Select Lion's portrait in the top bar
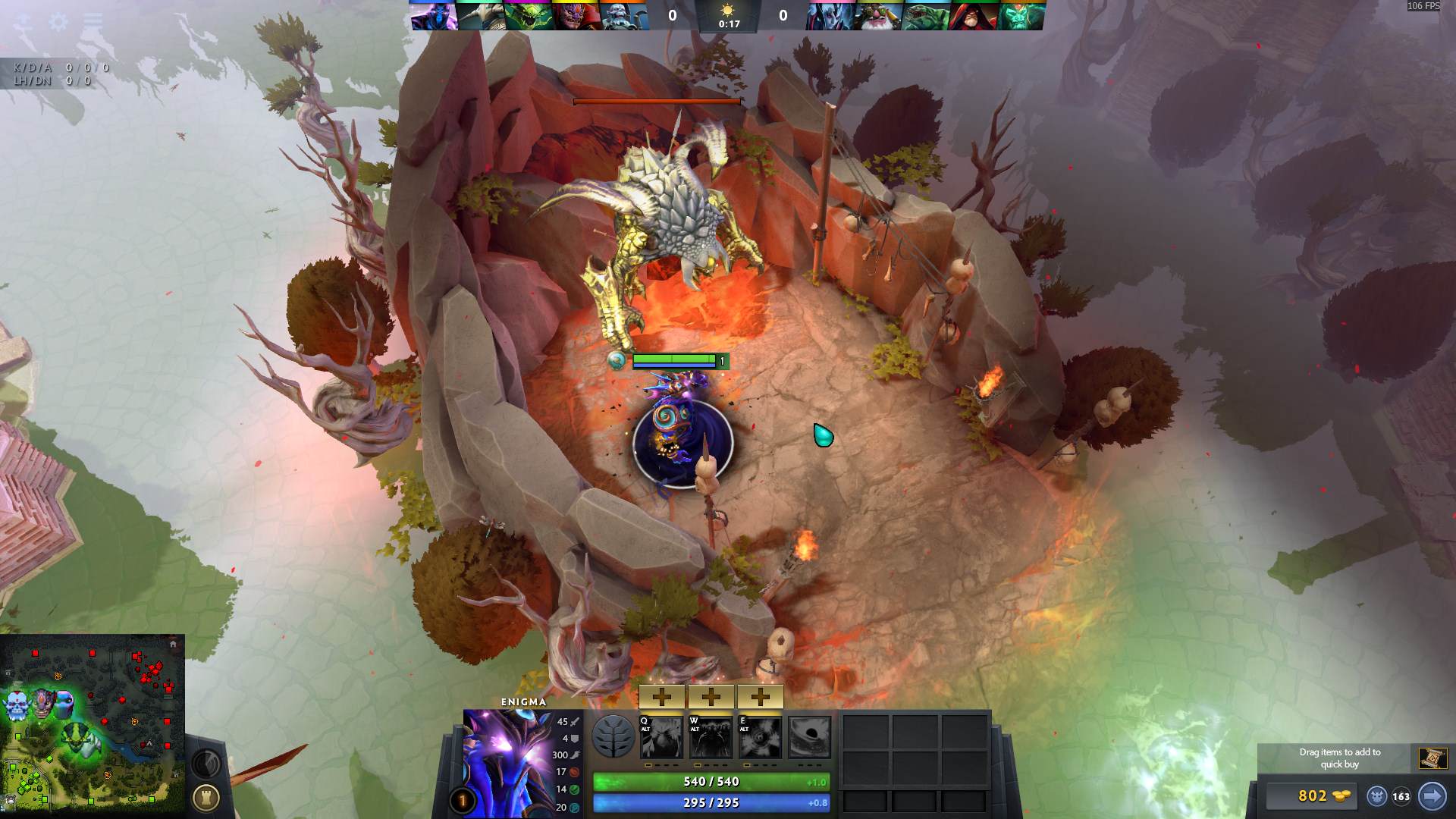The width and height of the screenshot is (1456, 819). (577, 16)
